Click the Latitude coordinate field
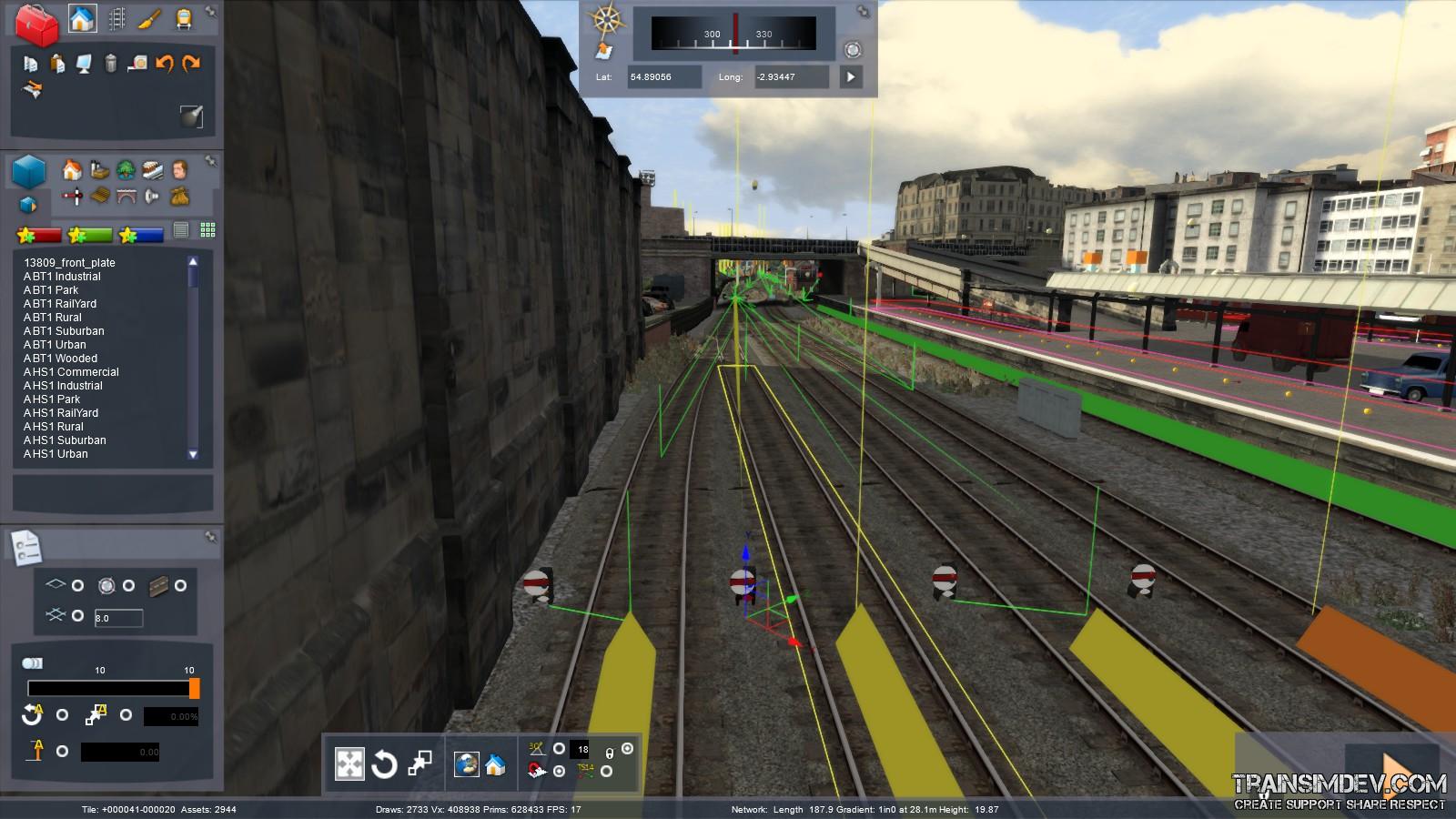 click(663, 77)
